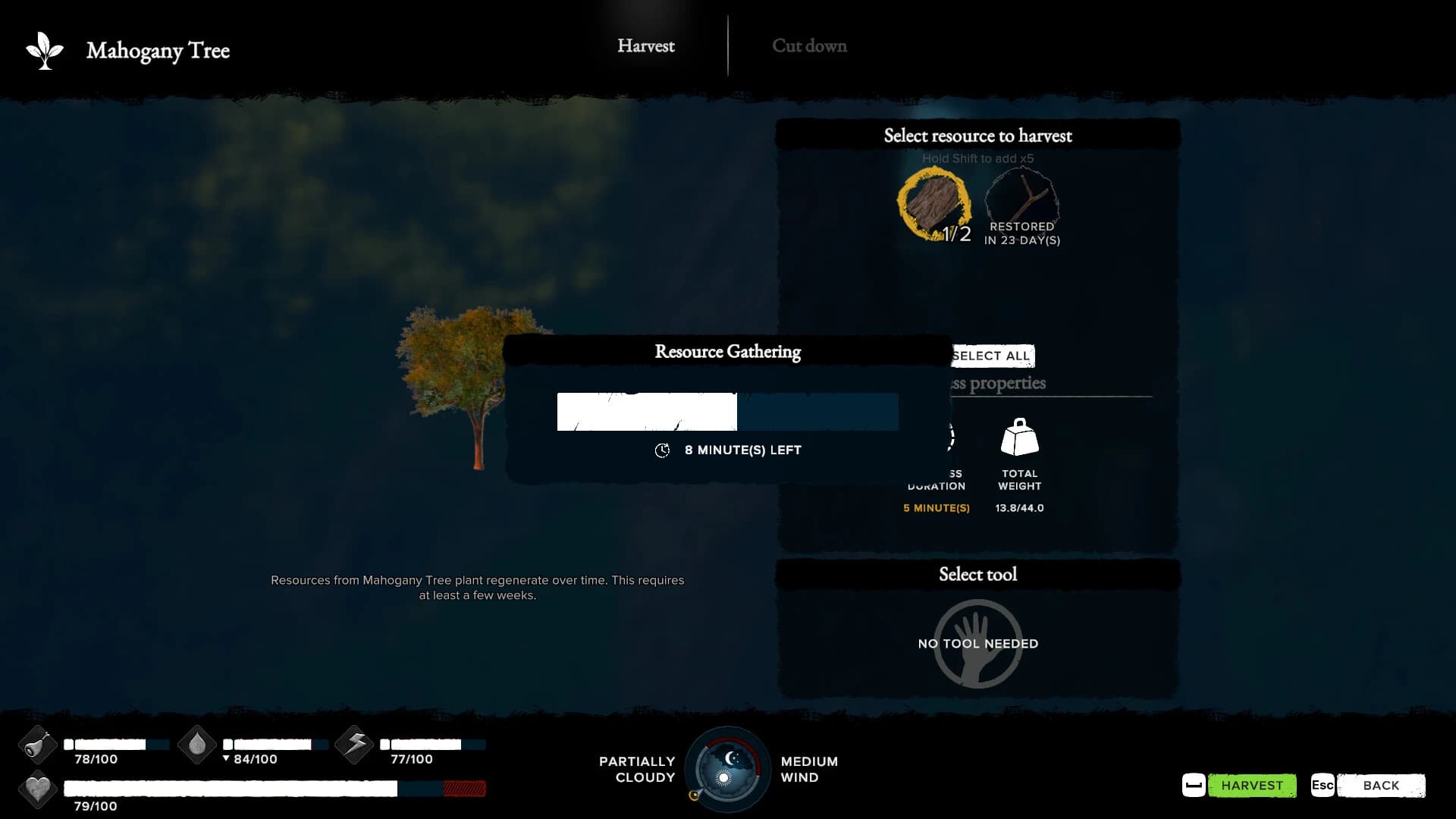1456x819 pixels.
Task: Select the Harvest tab
Action: tap(646, 45)
